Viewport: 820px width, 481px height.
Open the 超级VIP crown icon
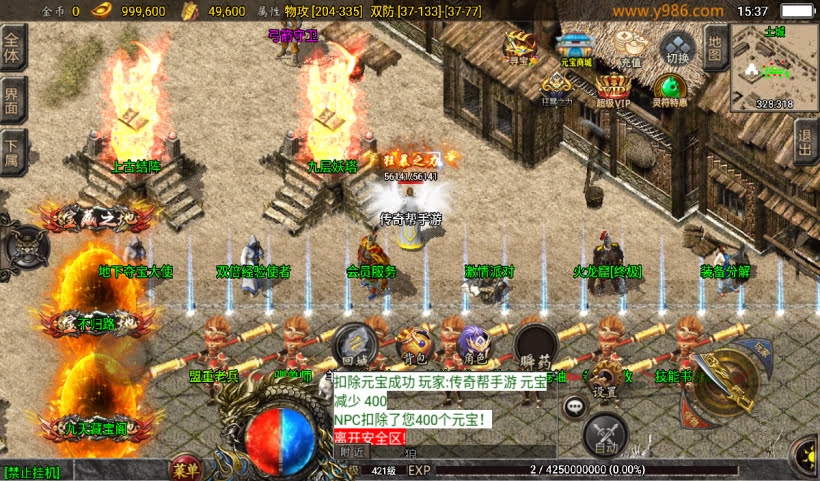pos(614,89)
